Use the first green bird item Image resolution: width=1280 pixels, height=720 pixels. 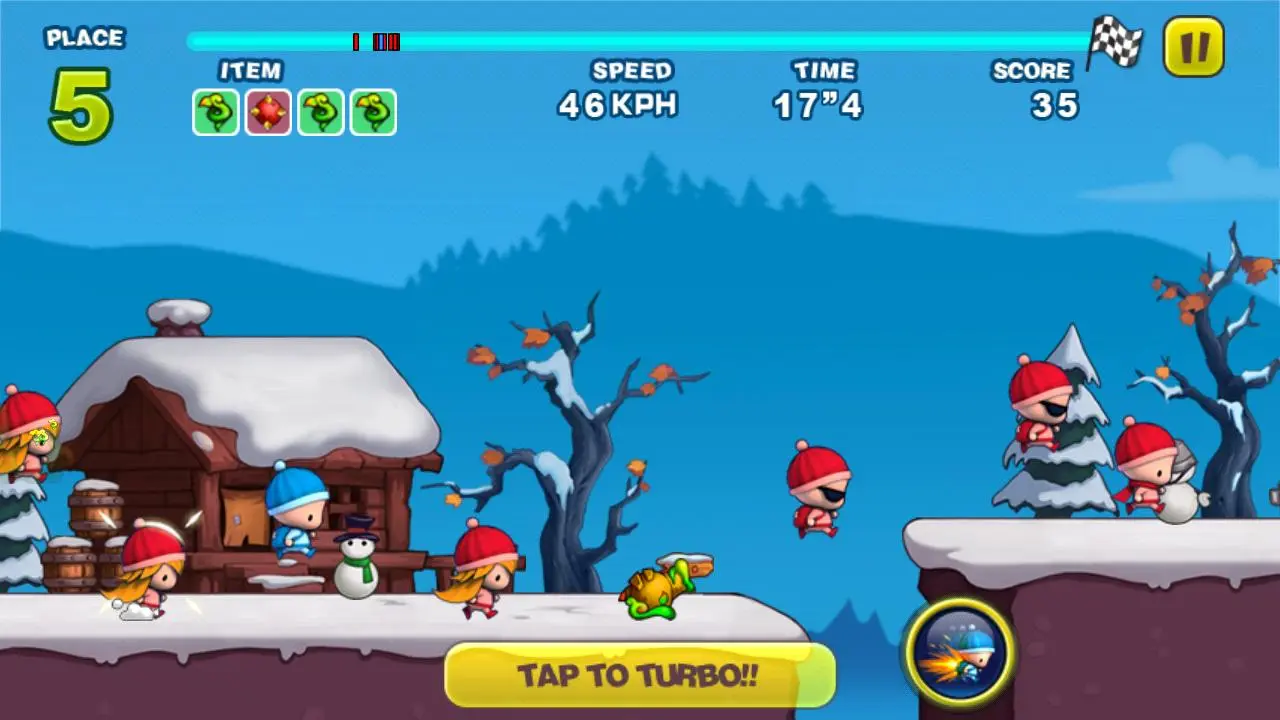pyautogui.click(x=215, y=112)
